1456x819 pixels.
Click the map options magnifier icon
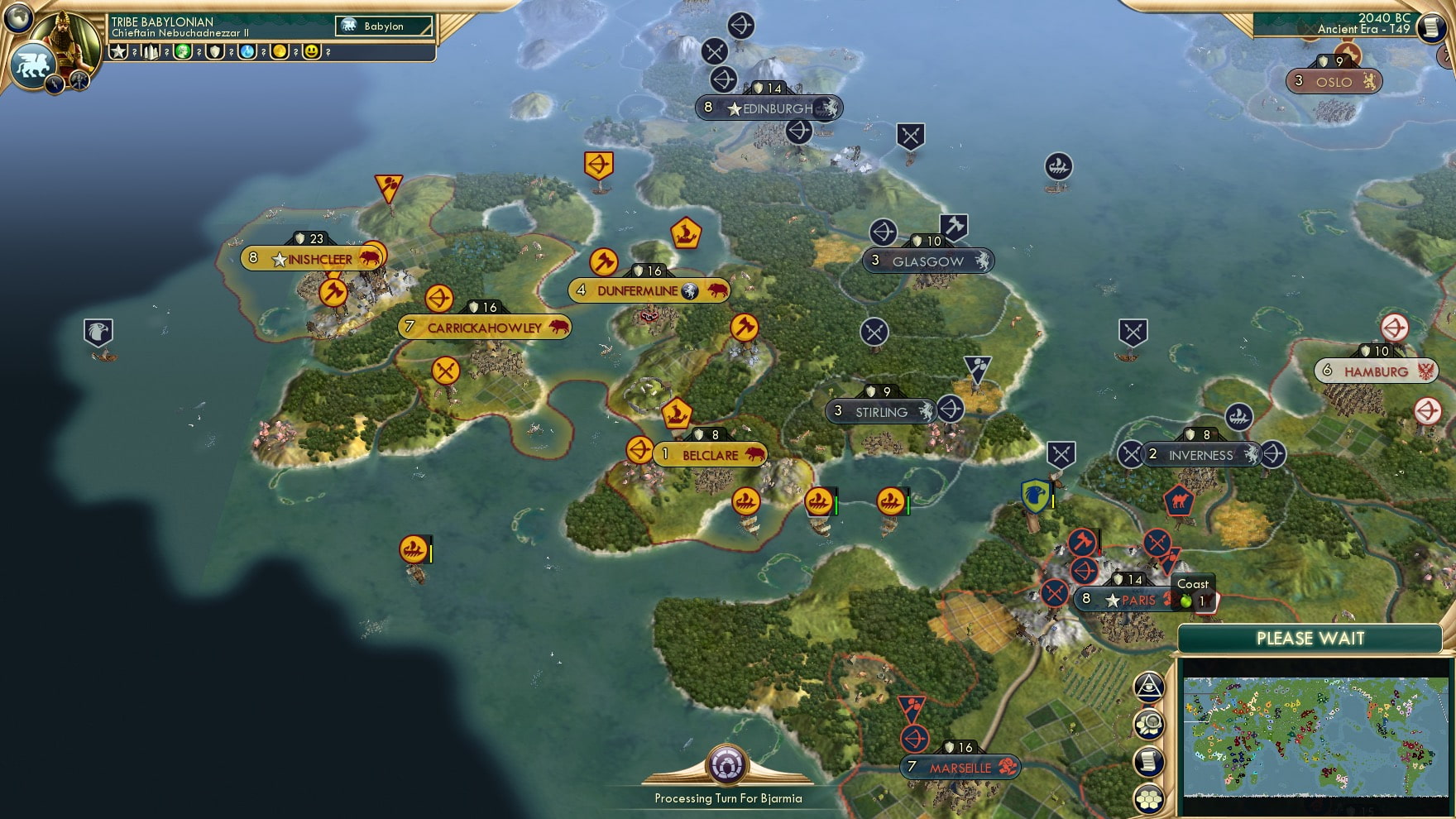(1149, 724)
